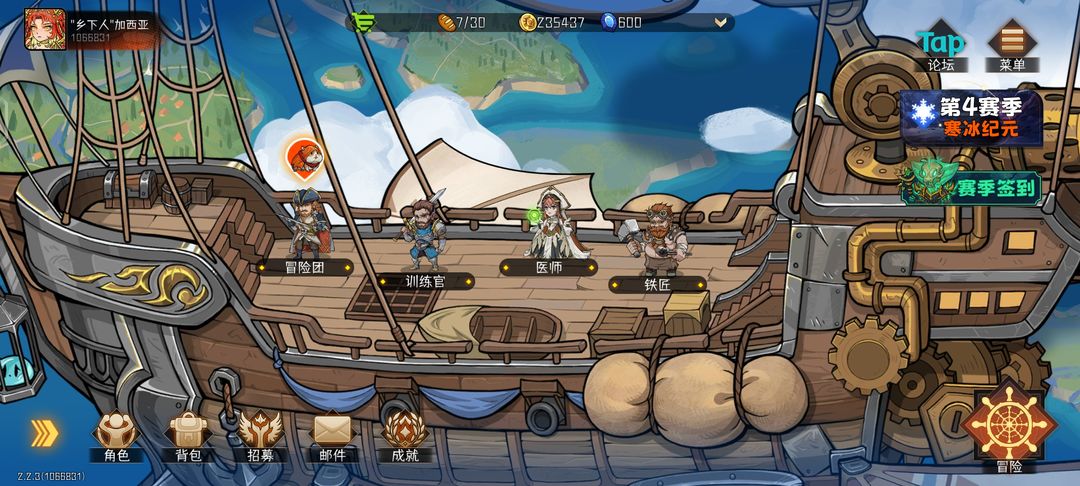Open the 第4赛季 寒冰纪元 season banner

point(970,116)
